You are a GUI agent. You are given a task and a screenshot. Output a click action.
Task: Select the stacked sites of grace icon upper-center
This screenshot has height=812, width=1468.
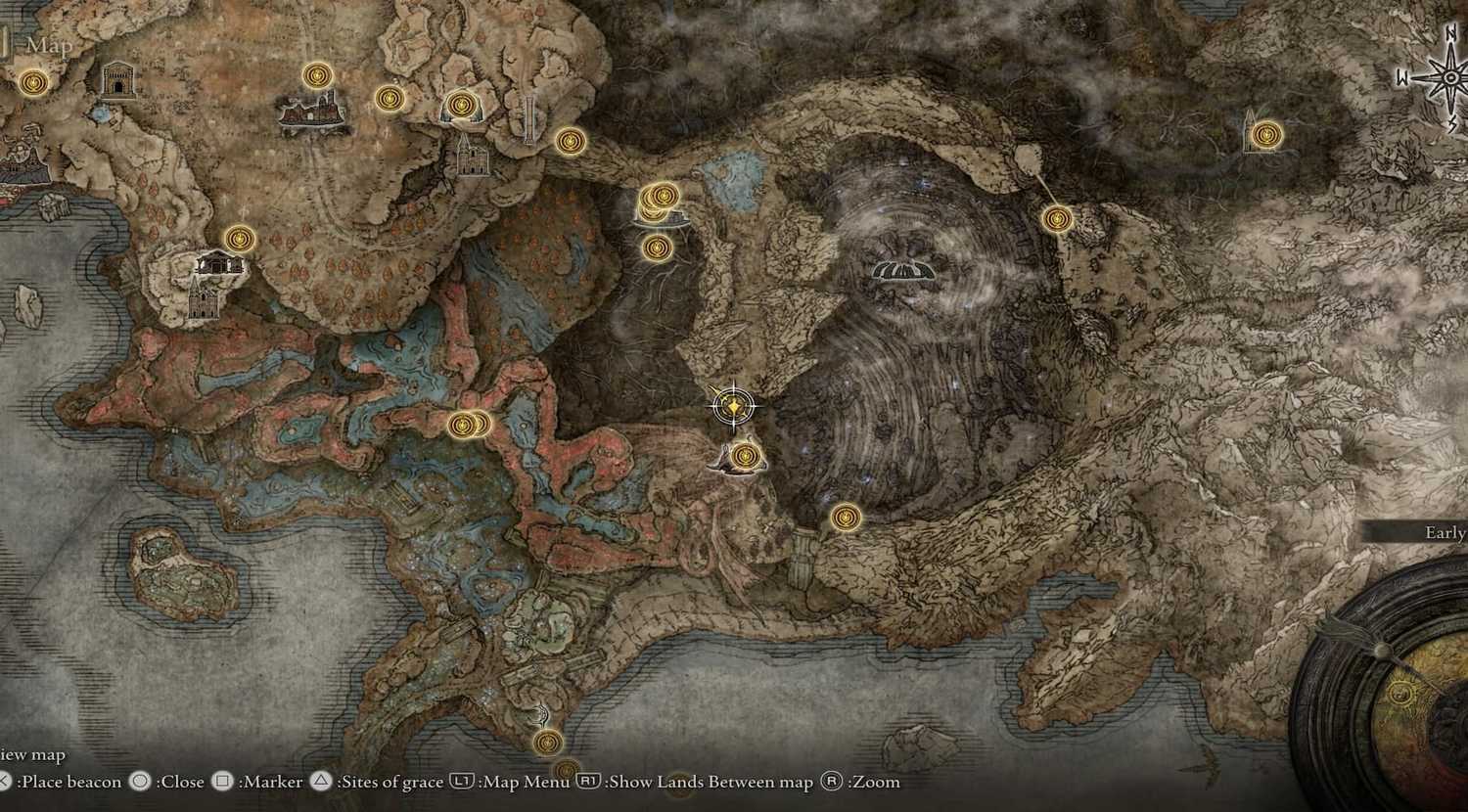click(661, 201)
